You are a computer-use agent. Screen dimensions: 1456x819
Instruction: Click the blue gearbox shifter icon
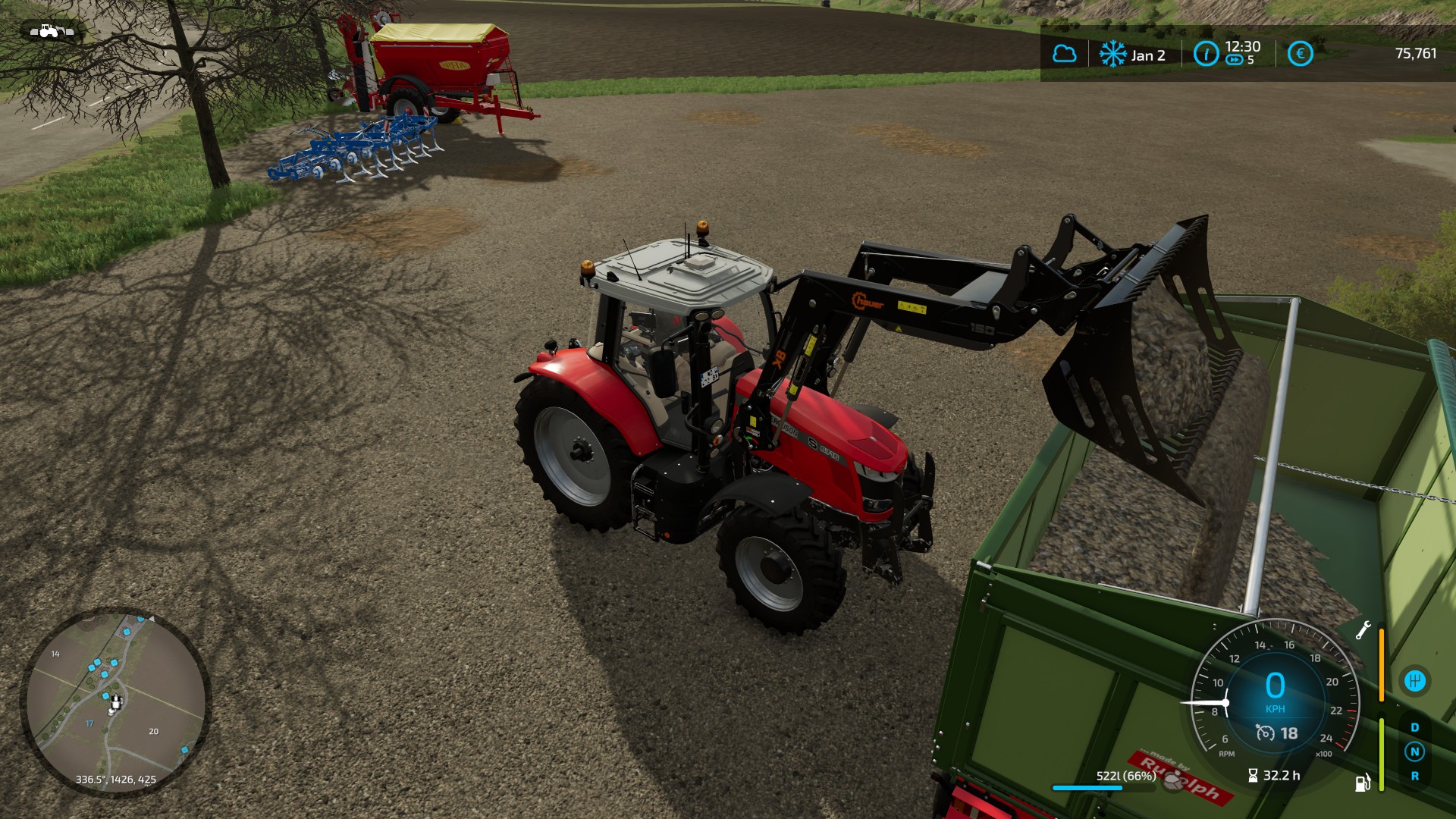click(x=1414, y=680)
